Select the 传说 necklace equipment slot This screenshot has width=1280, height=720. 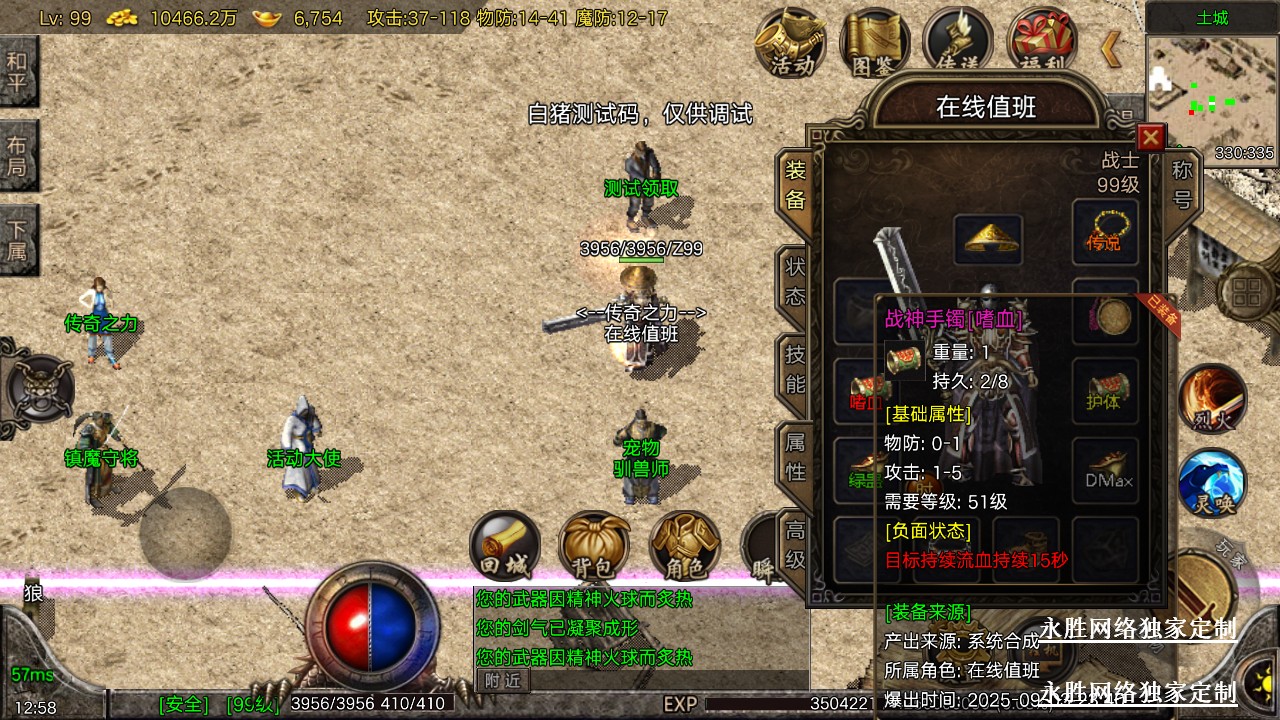(x=1105, y=232)
